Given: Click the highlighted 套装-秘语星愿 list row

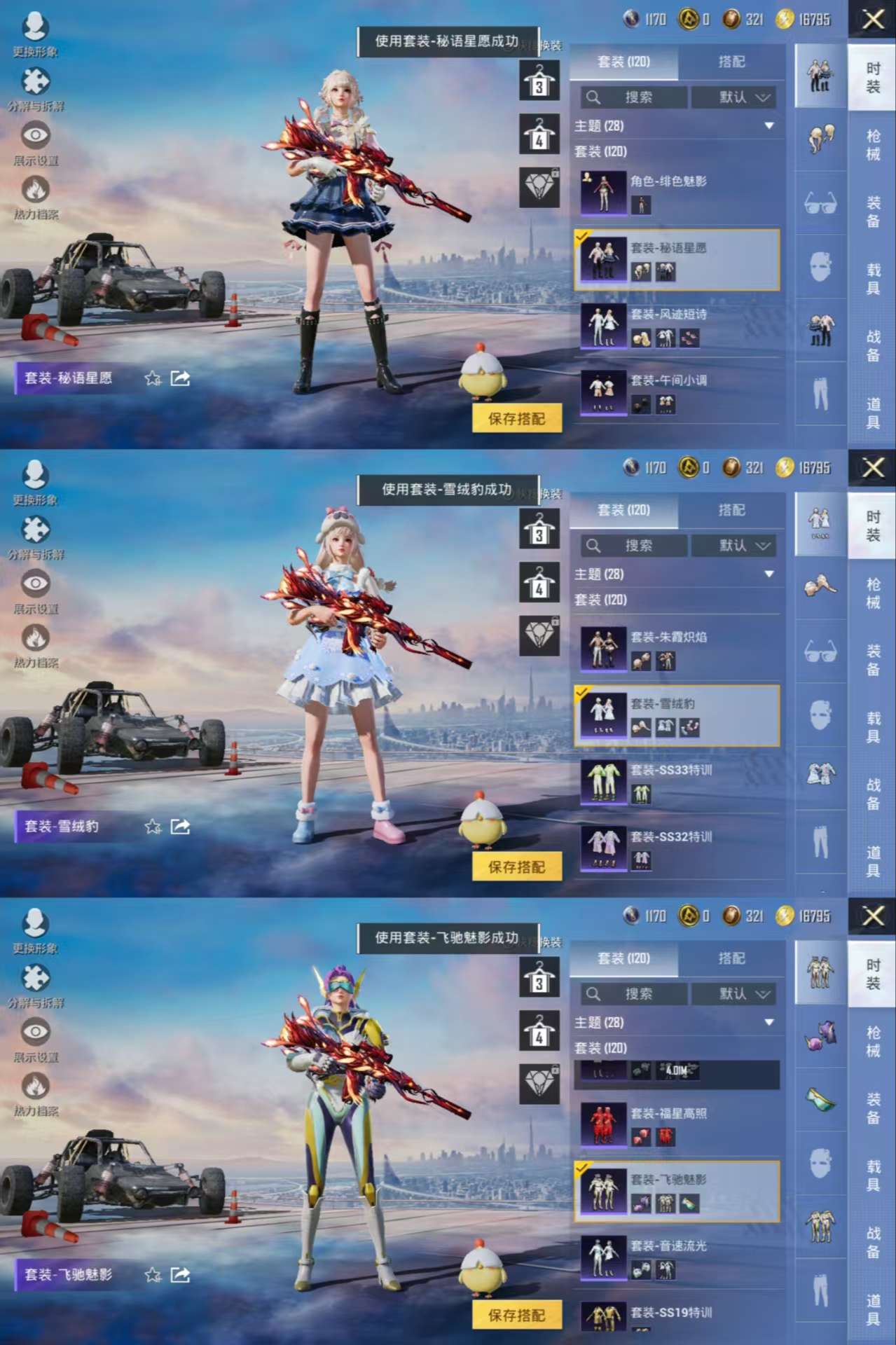Looking at the screenshot, I should 677,259.
